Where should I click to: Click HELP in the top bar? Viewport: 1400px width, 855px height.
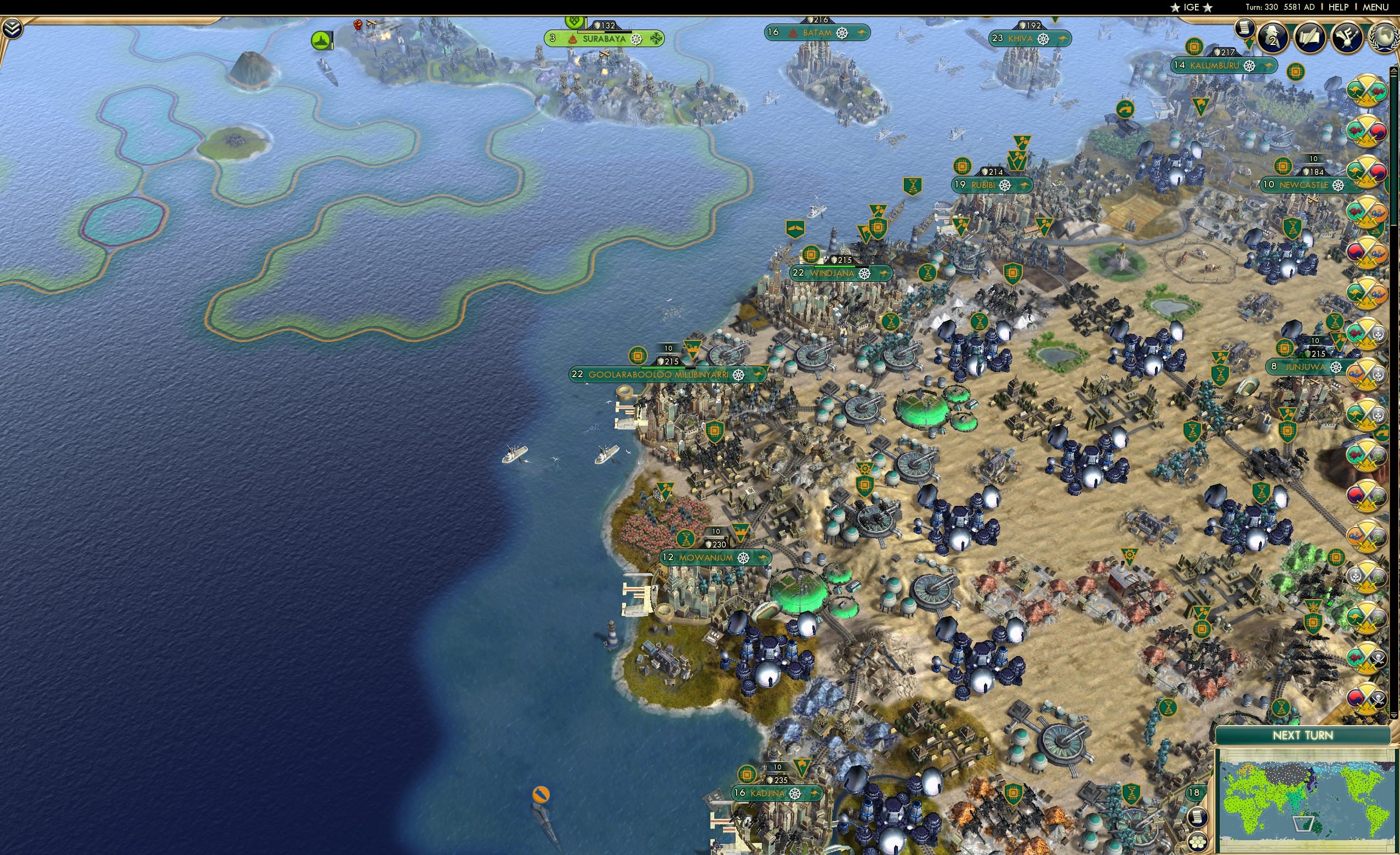point(1338,7)
